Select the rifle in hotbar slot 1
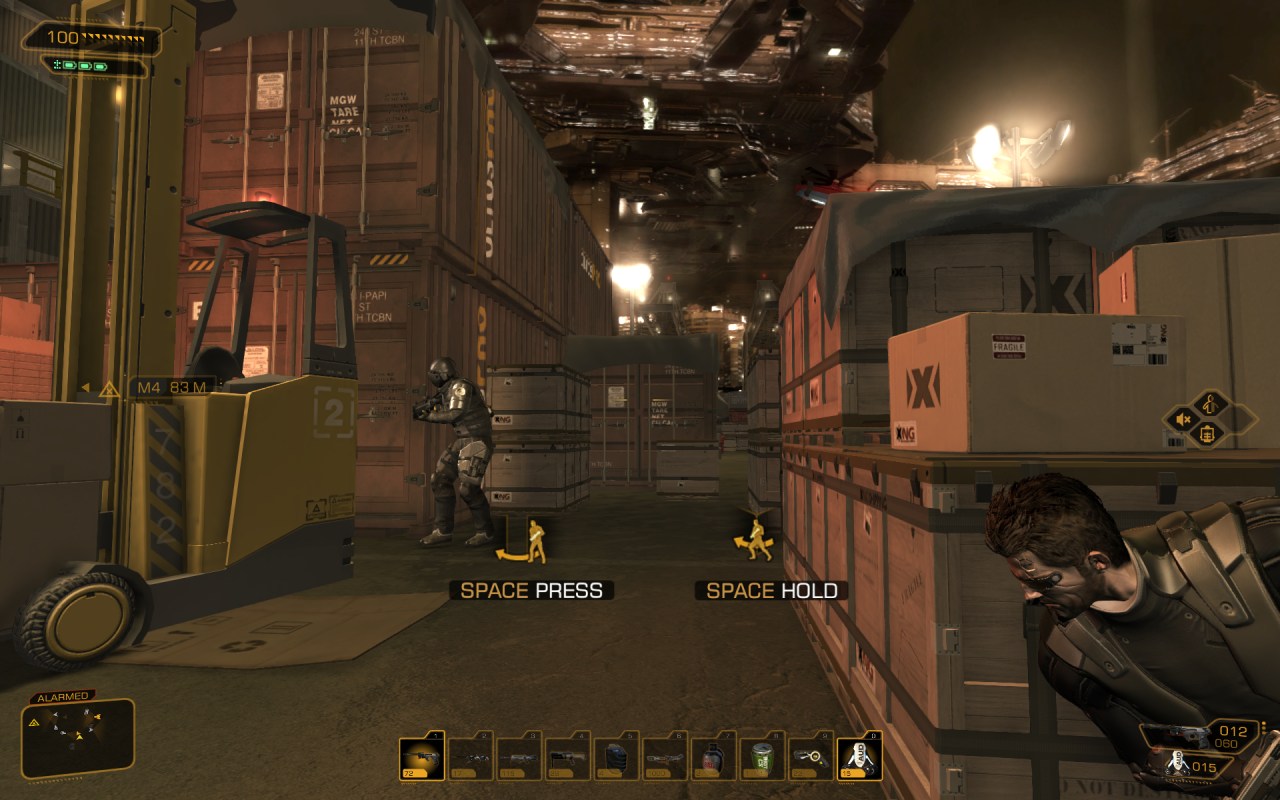 click(421, 759)
